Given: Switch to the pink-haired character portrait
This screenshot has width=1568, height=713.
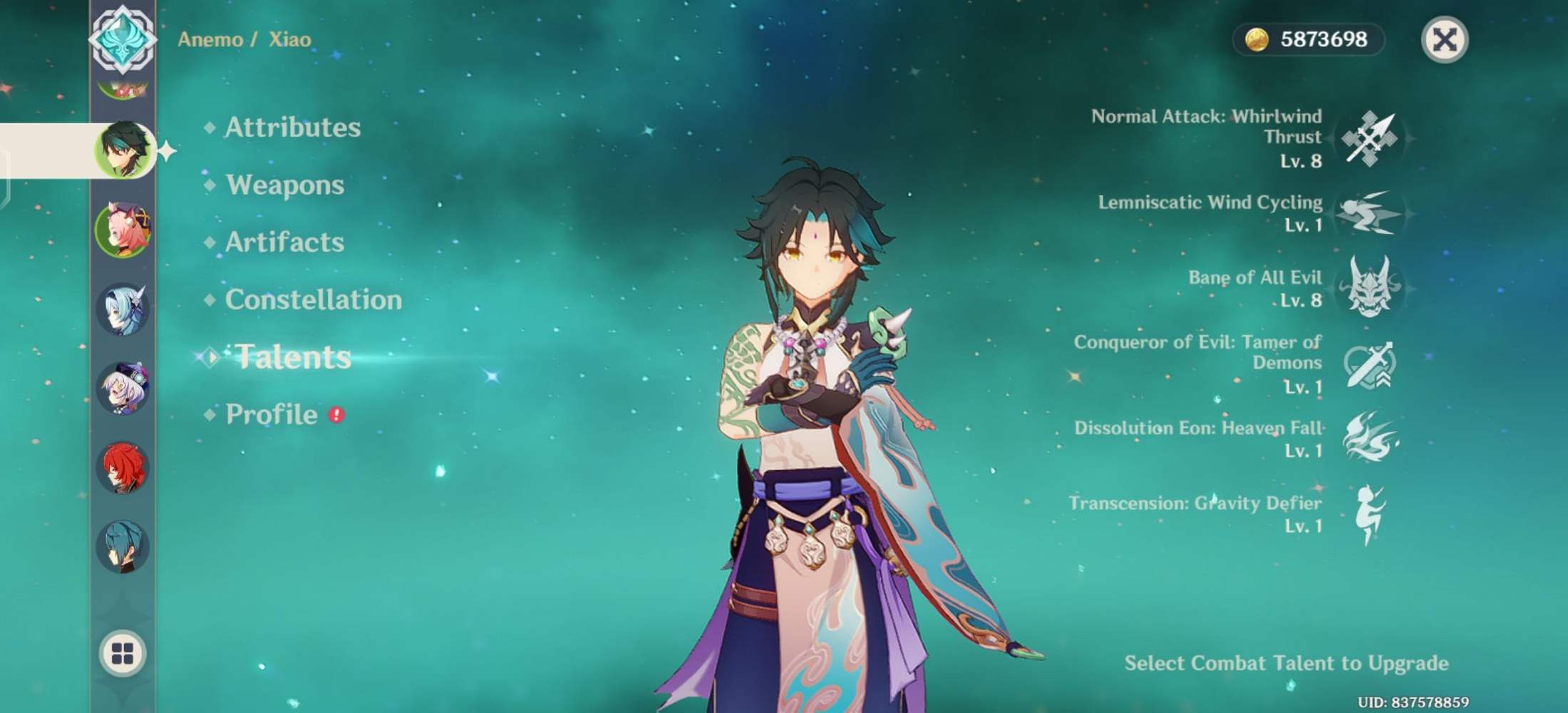Looking at the screenshot, I should (x=123, y=230).
